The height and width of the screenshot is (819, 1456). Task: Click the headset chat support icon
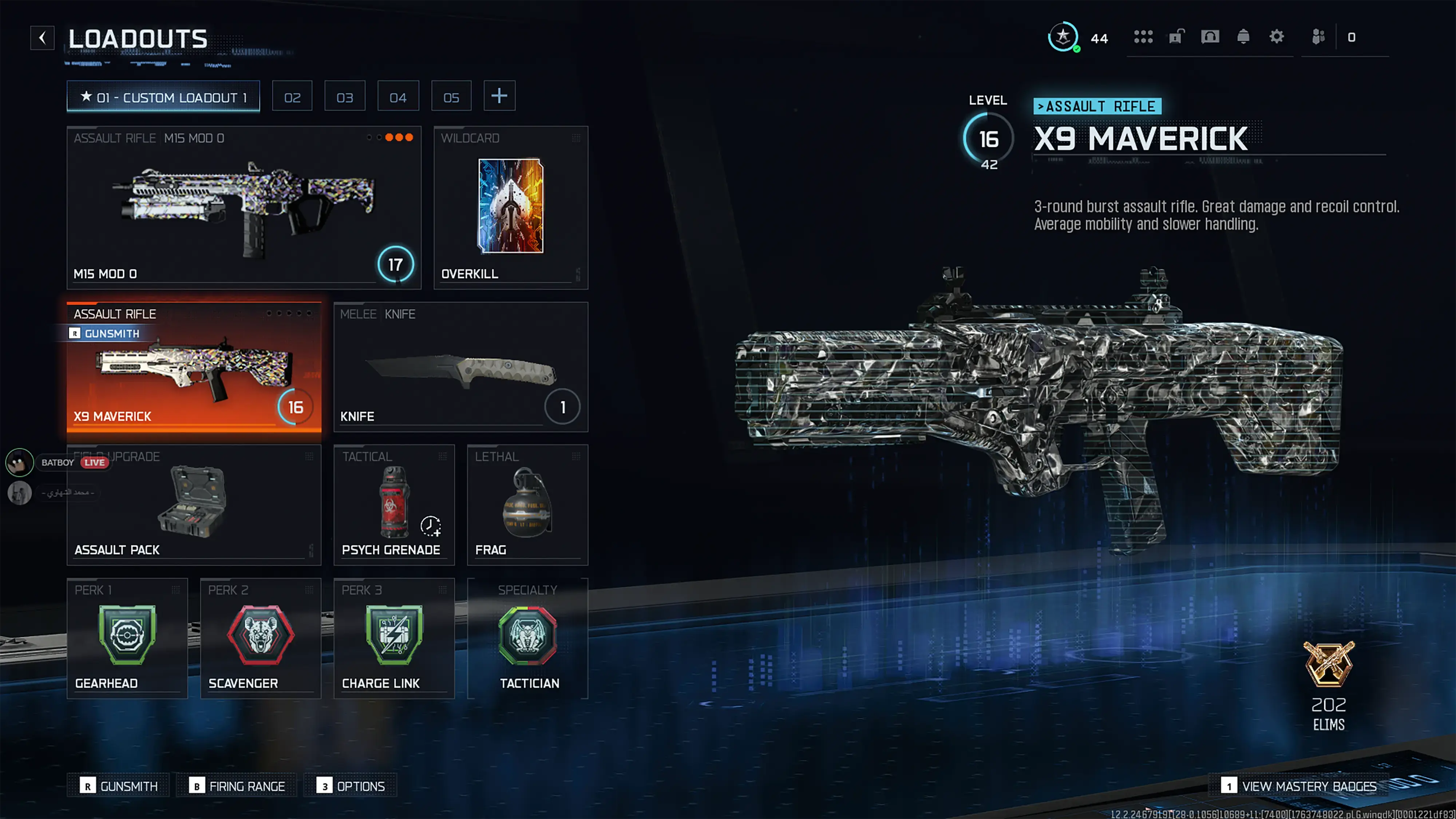1210,37
